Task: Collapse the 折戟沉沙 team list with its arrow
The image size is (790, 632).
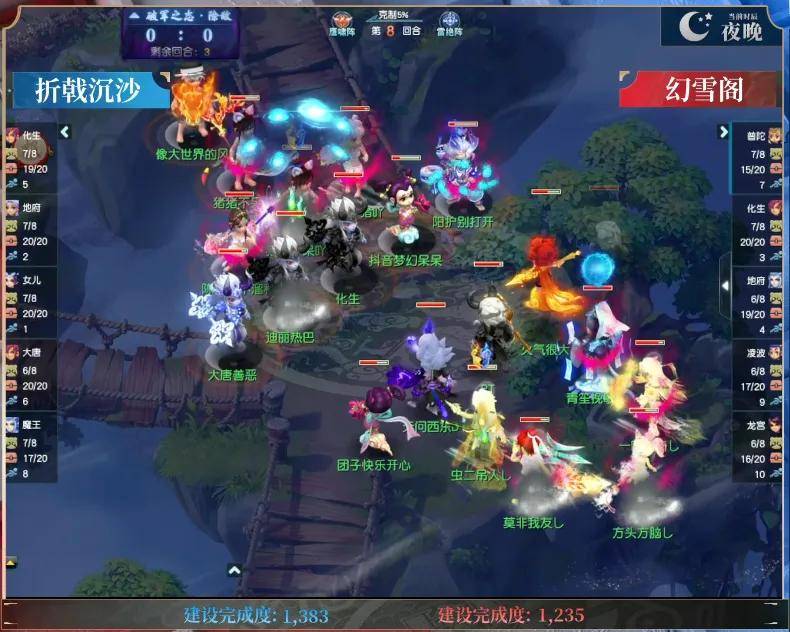Action: [64, 132]
